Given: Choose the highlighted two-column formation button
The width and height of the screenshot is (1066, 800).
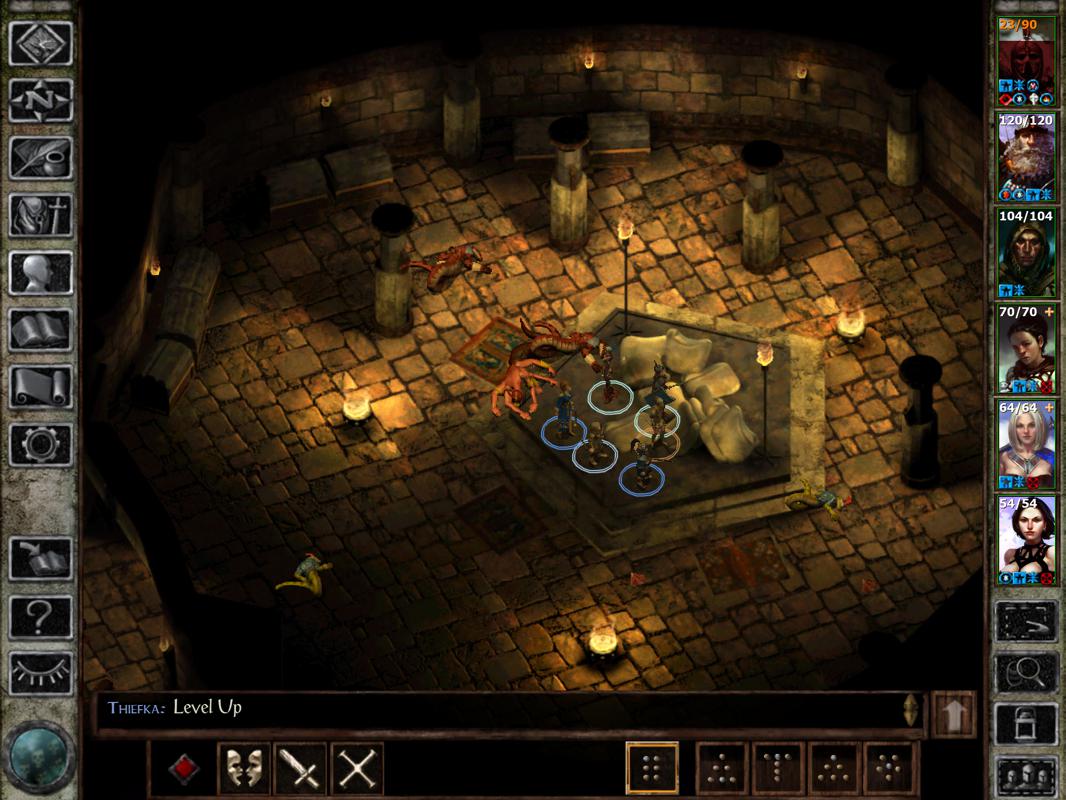Looking at the screenshot, I should 652,769.
